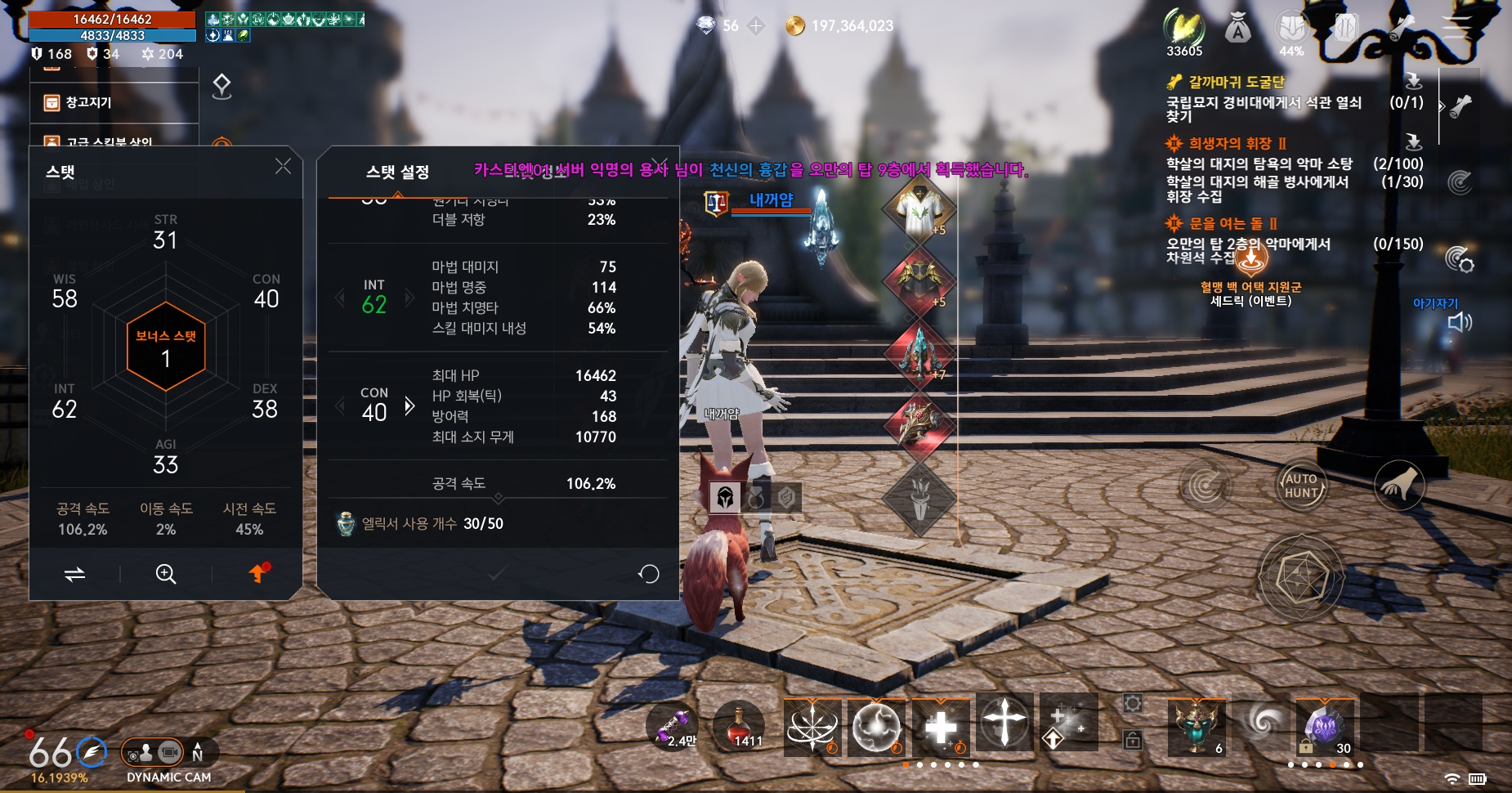Screen dimensions: 1512x793
Task: Select the orange page dot under skill bar
Action: 905,764
